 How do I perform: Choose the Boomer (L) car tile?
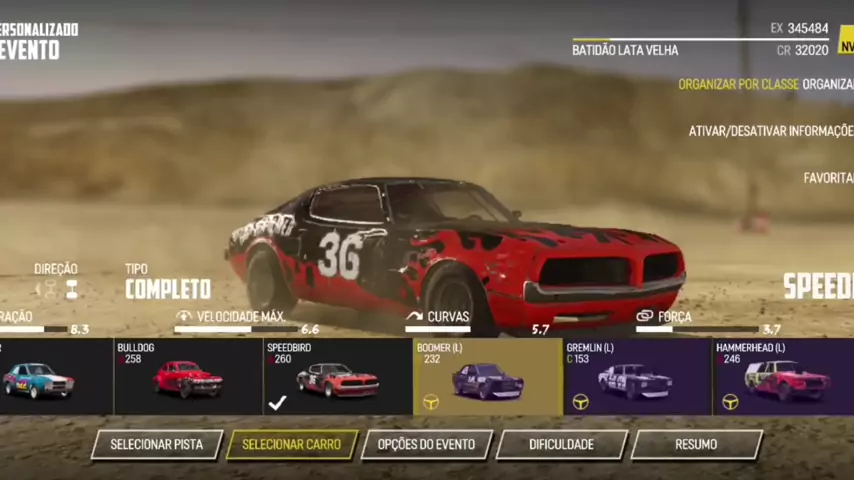coord(487,377)
